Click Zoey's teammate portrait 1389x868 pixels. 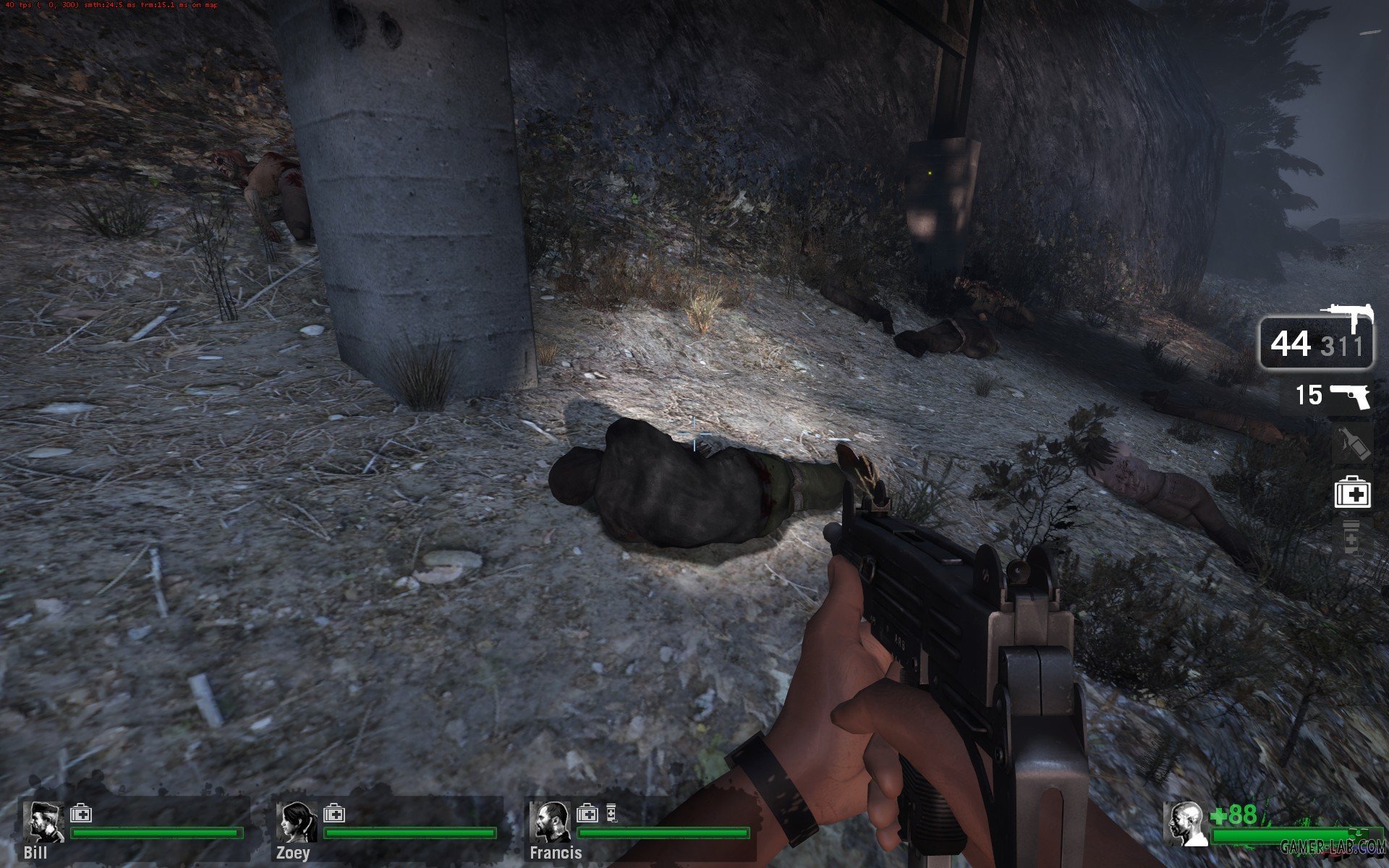click(x=296, y=822)
